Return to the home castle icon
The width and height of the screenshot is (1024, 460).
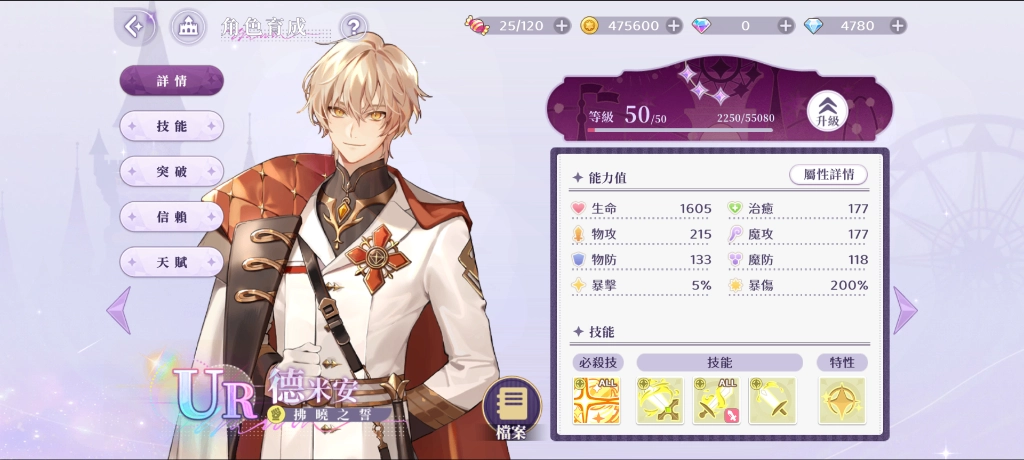[188, 27]
